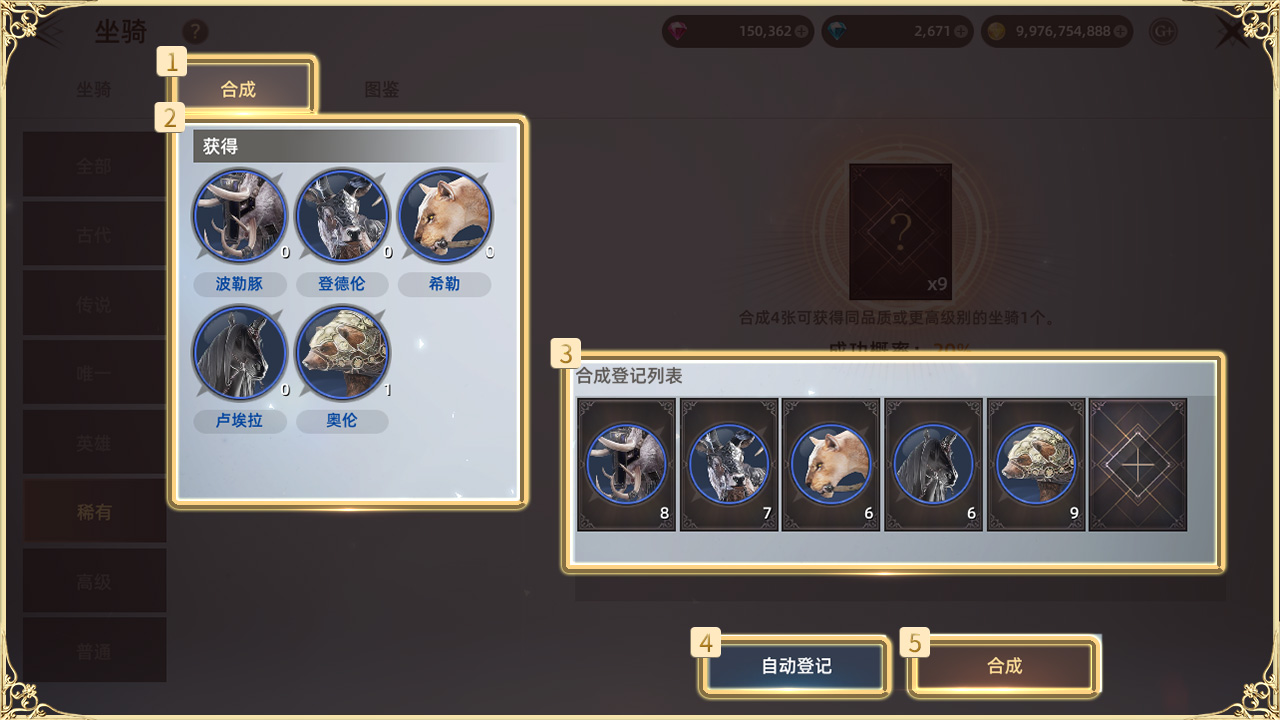The width and height of the screenshot is (1280, 720).
Task: Select the 卢埃拉 mount icon
Action: tap(240, 353)
